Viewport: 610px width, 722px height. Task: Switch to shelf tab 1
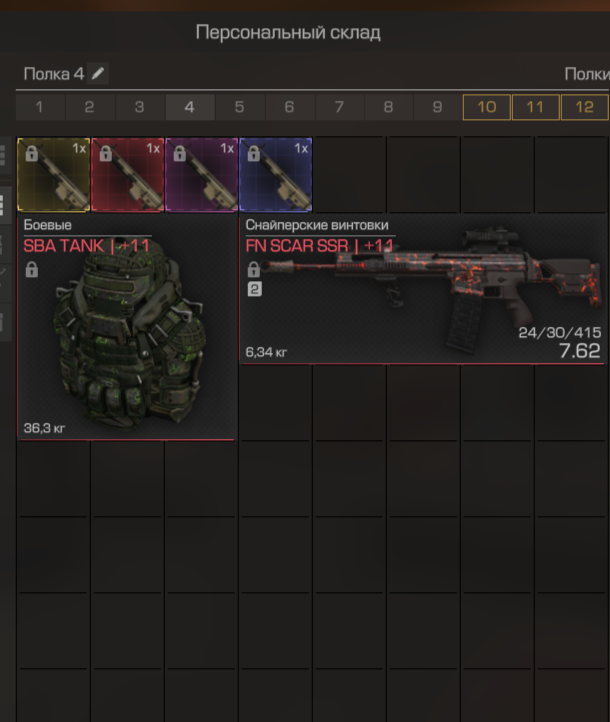(40, 107)
